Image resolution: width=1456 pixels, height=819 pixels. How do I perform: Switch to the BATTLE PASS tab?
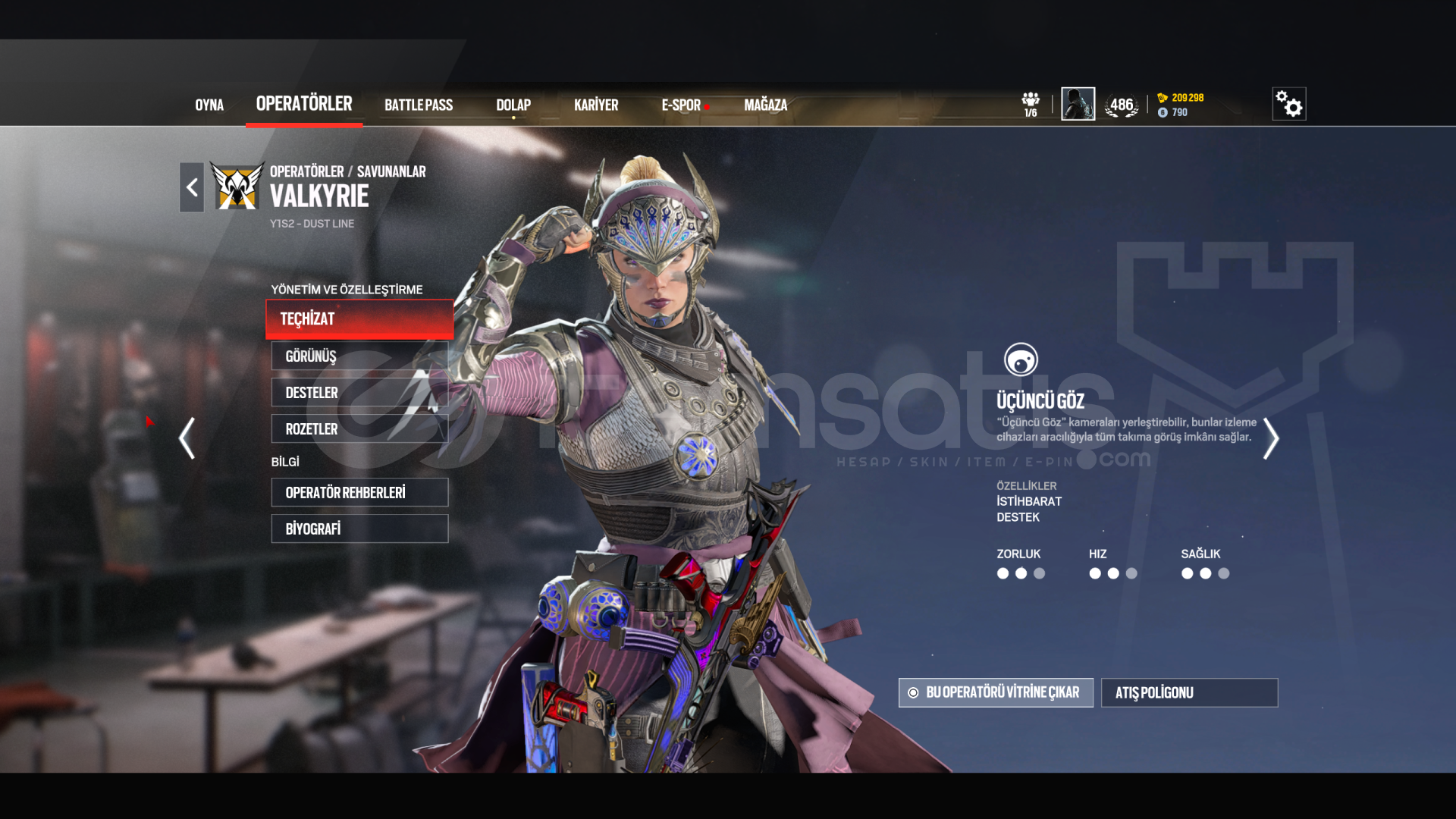pos(419,105)
